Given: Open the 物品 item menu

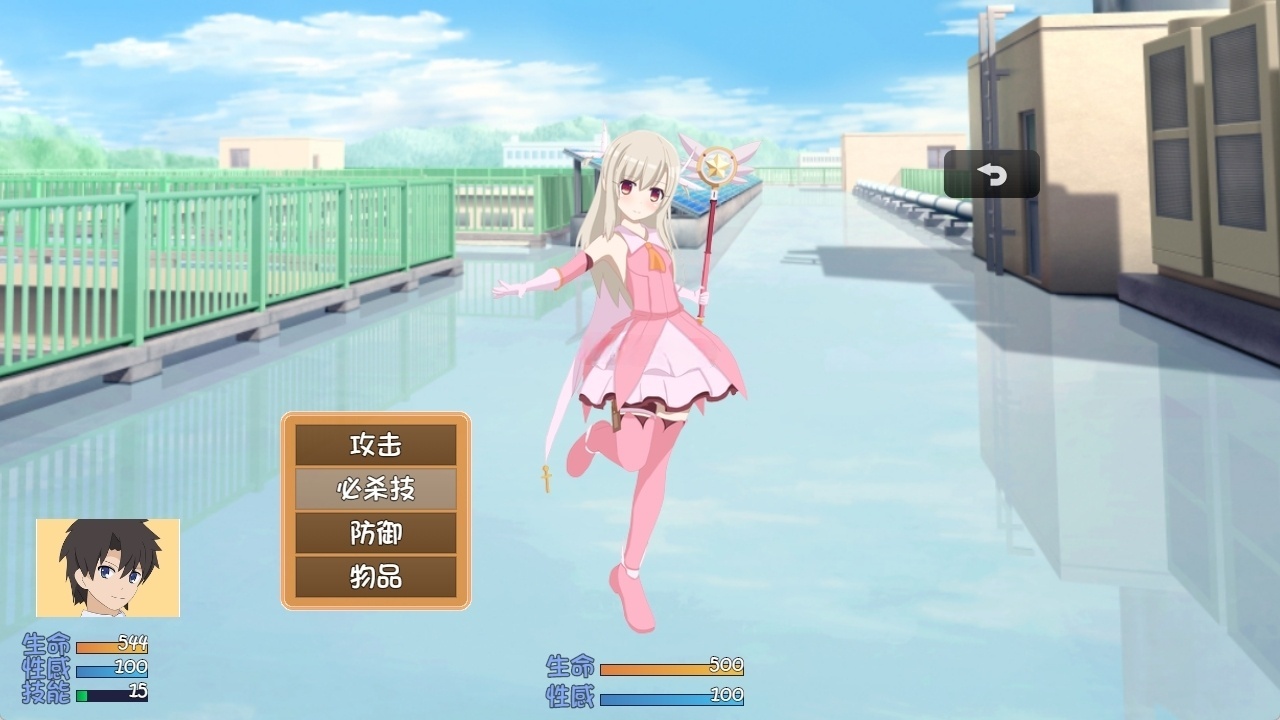Looking at the screenshot, I should 375,579.
